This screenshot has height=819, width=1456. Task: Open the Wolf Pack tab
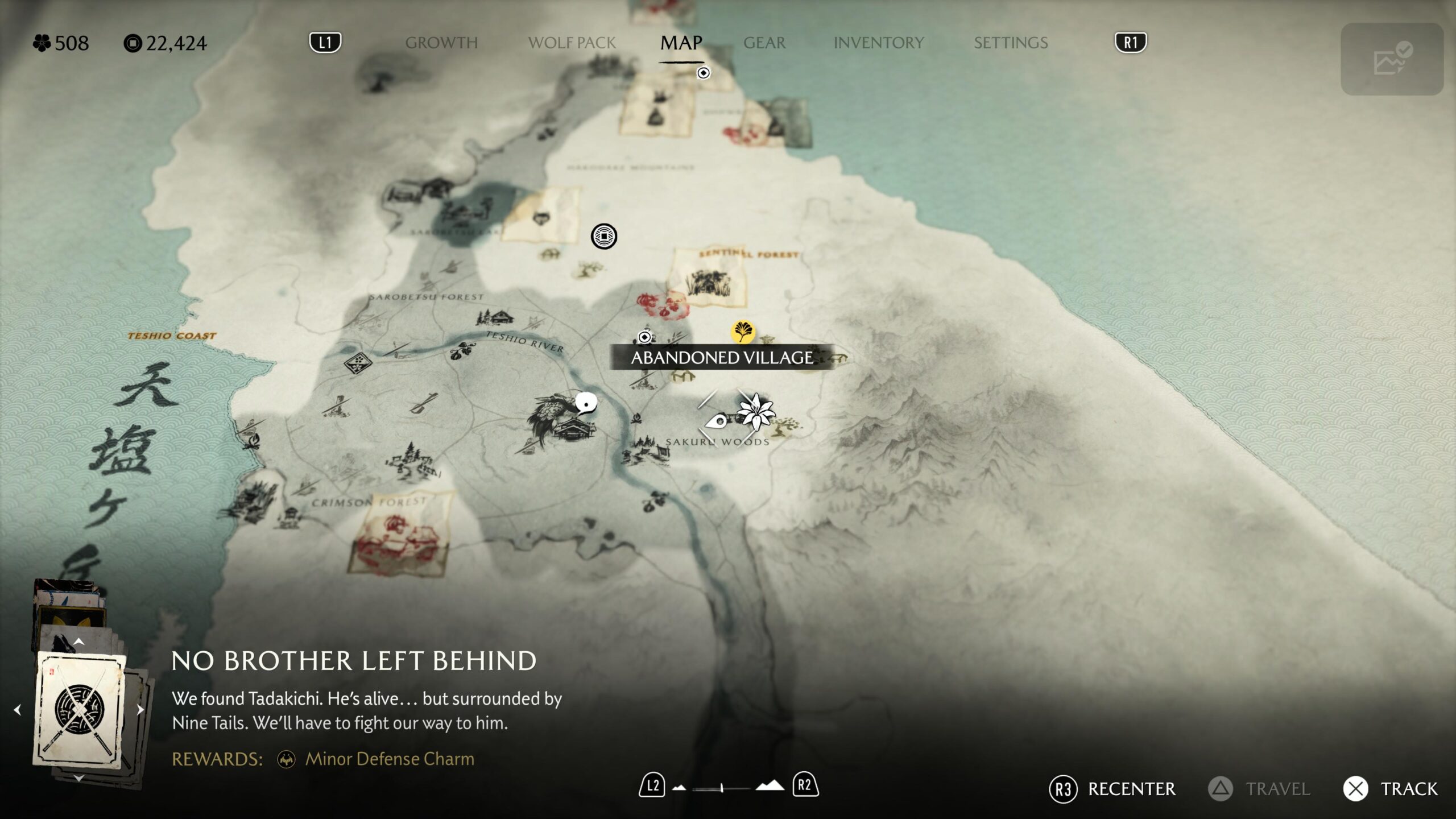[x=572, y=43]
